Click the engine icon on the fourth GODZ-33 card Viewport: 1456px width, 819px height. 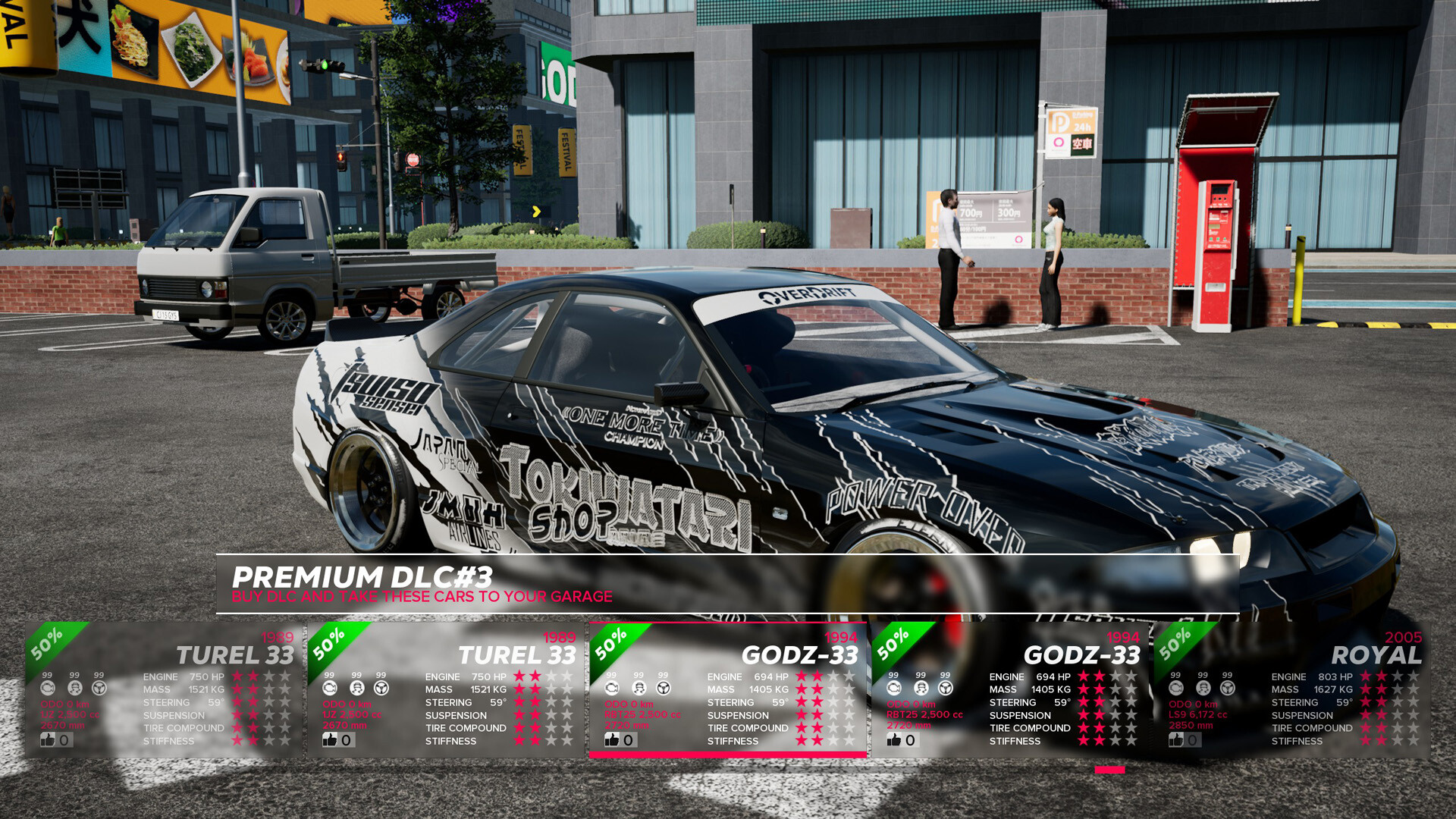[x=893, y=688]
